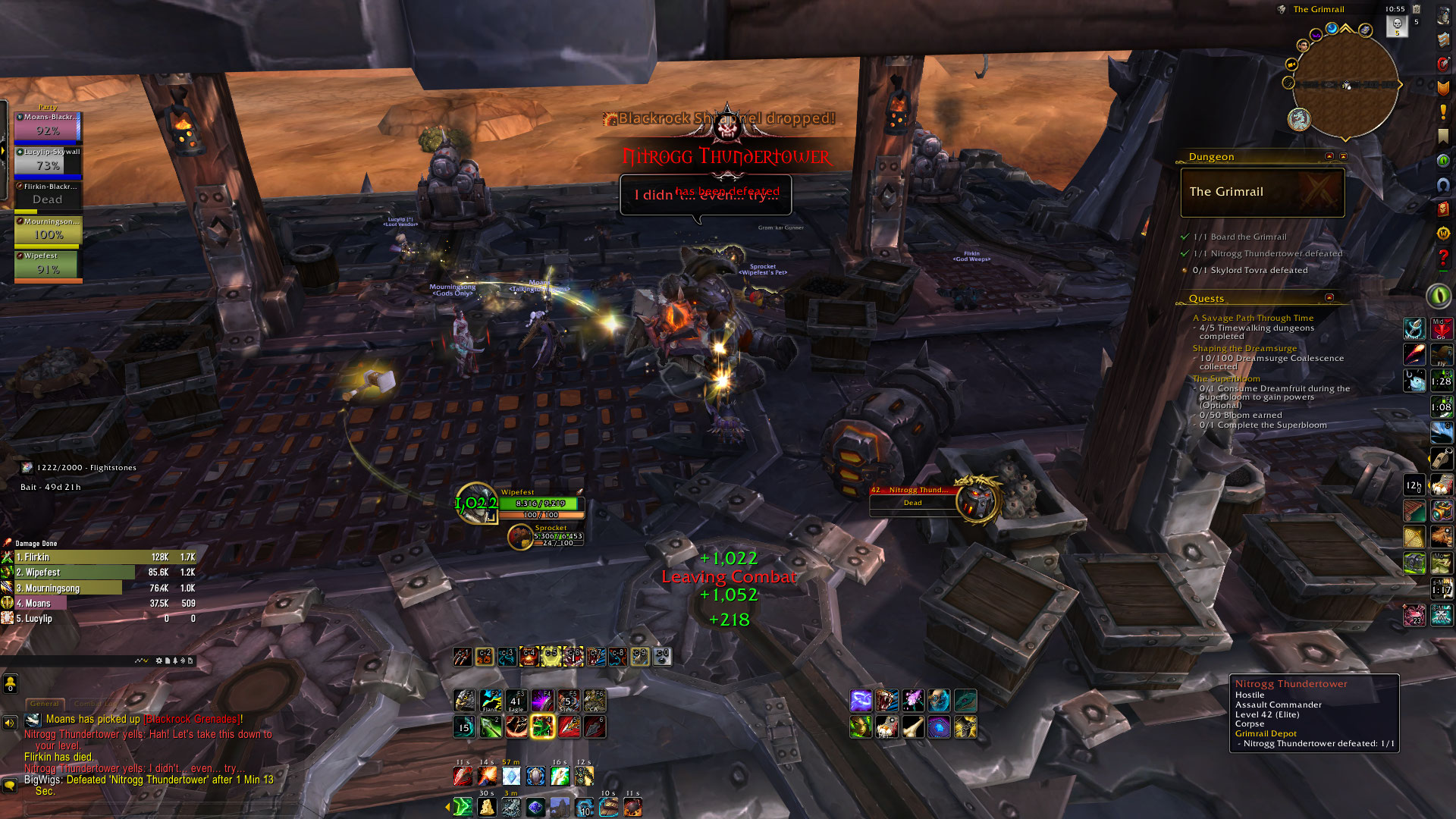This screenshot has height=819, width=1456.
Task: Select Moans party frame
Action: (x=48, y=127)
